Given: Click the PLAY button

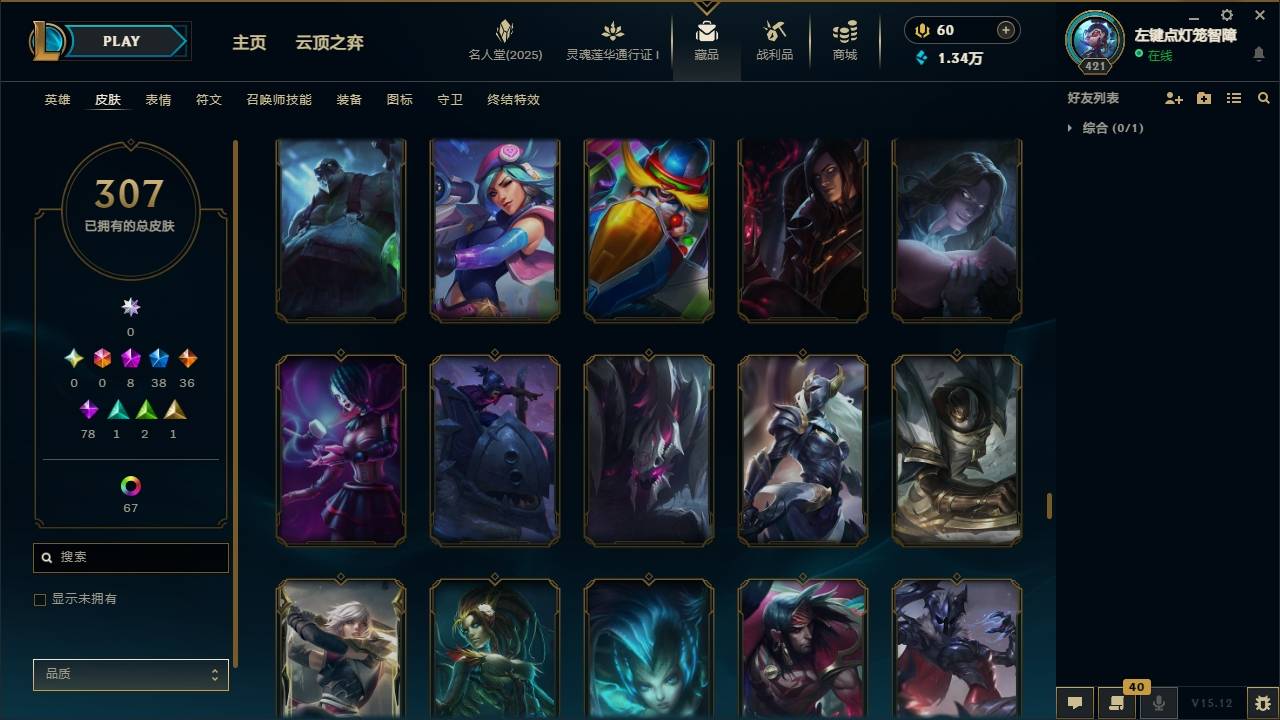Looking at the screenshot, I should point(120,41).
